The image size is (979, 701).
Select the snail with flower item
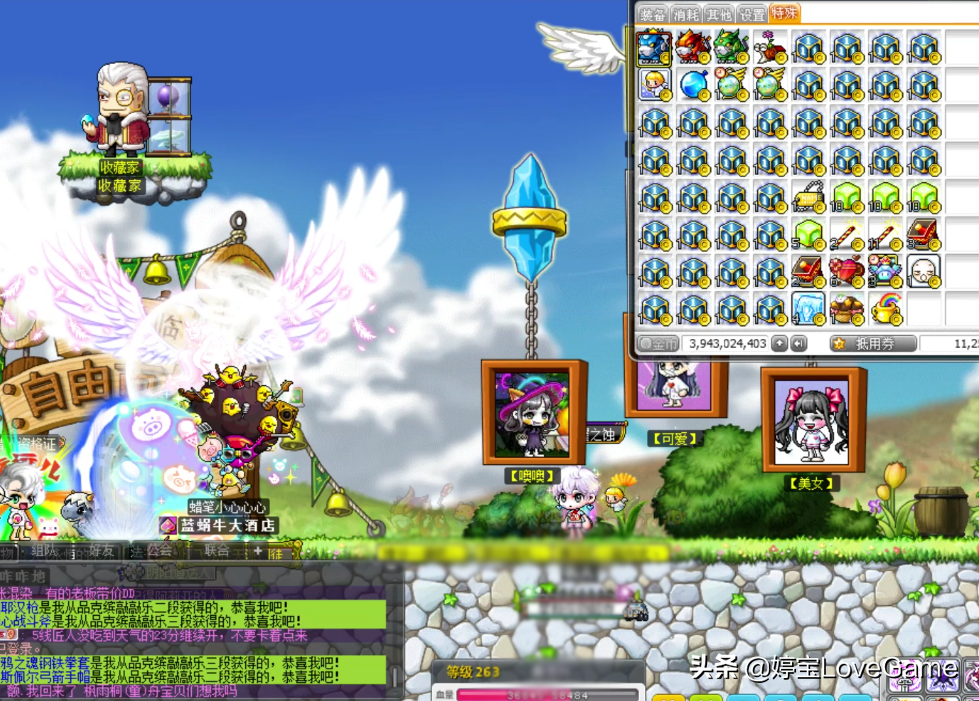[768, 47]
